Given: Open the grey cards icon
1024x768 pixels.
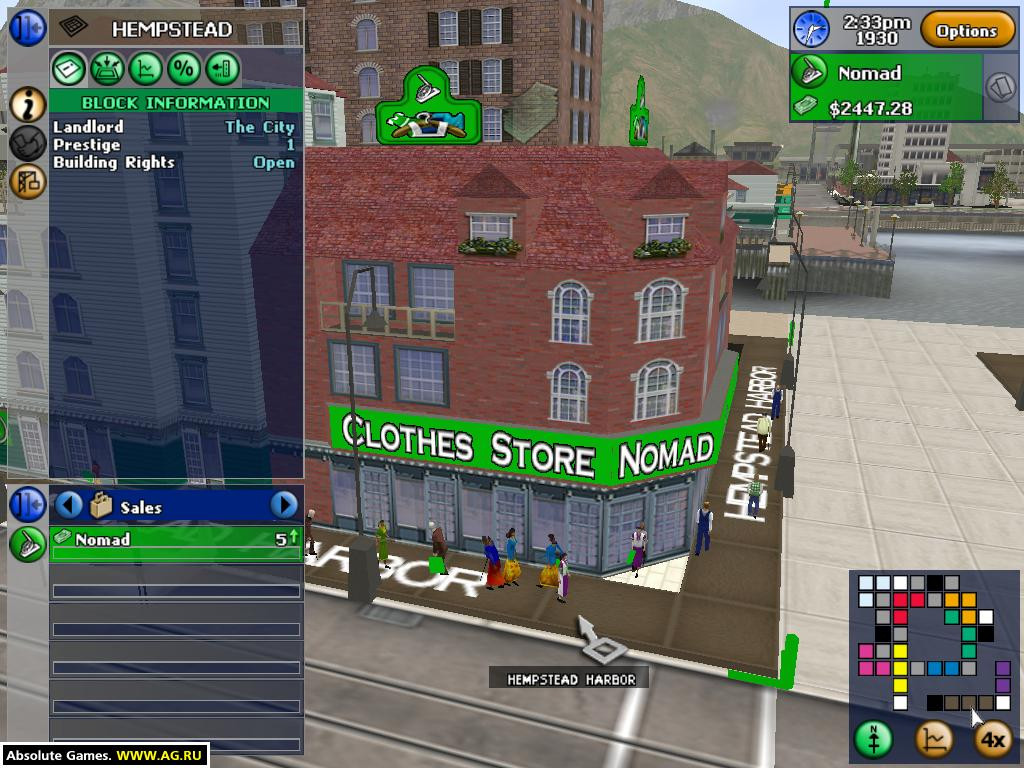Looking at the screenshot, I should (1001, 87).
